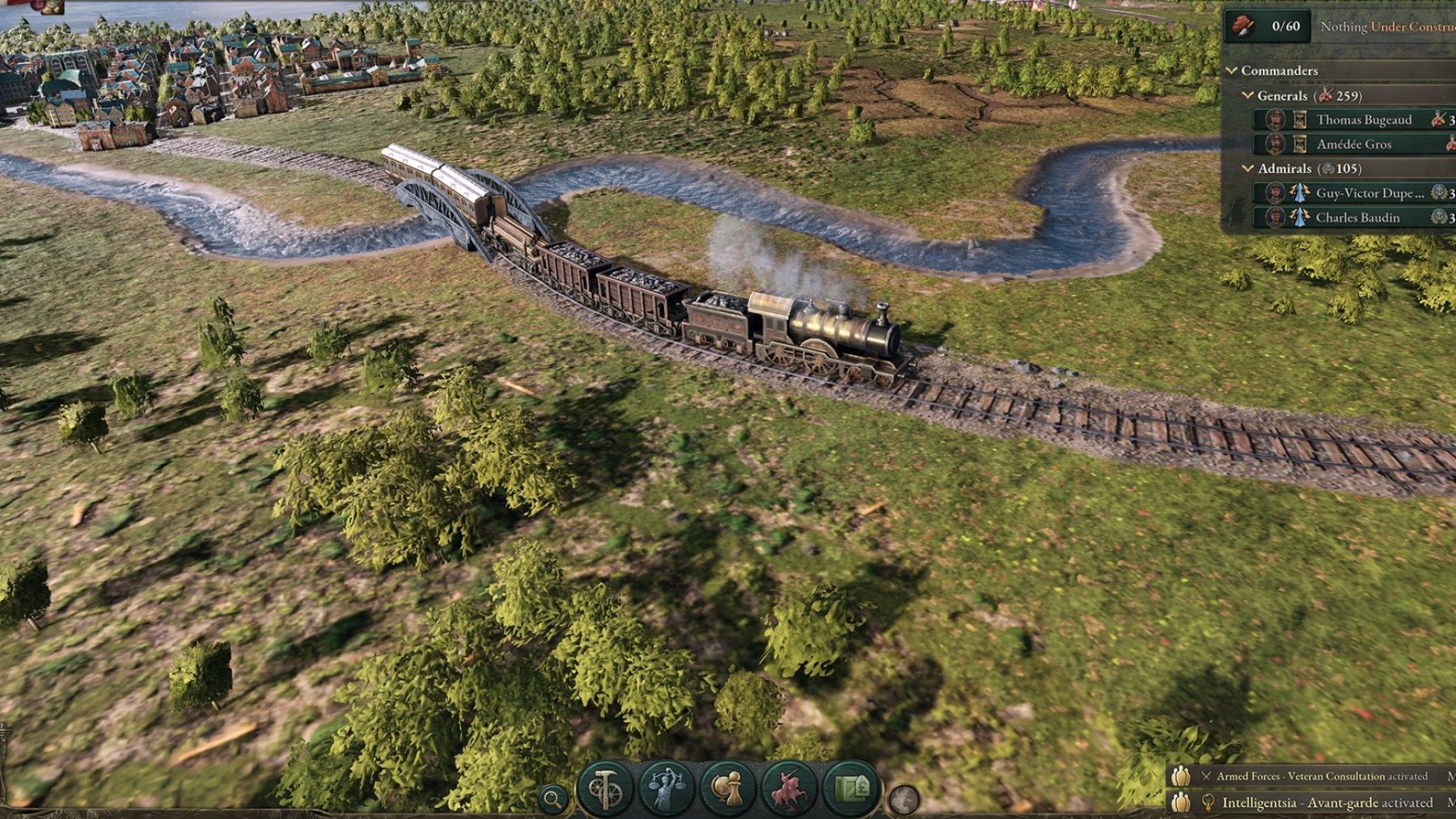The height and width of the screenshot is (819, 1456).
Task: Open the Political lens with justice statue
Action: point(666,787)
